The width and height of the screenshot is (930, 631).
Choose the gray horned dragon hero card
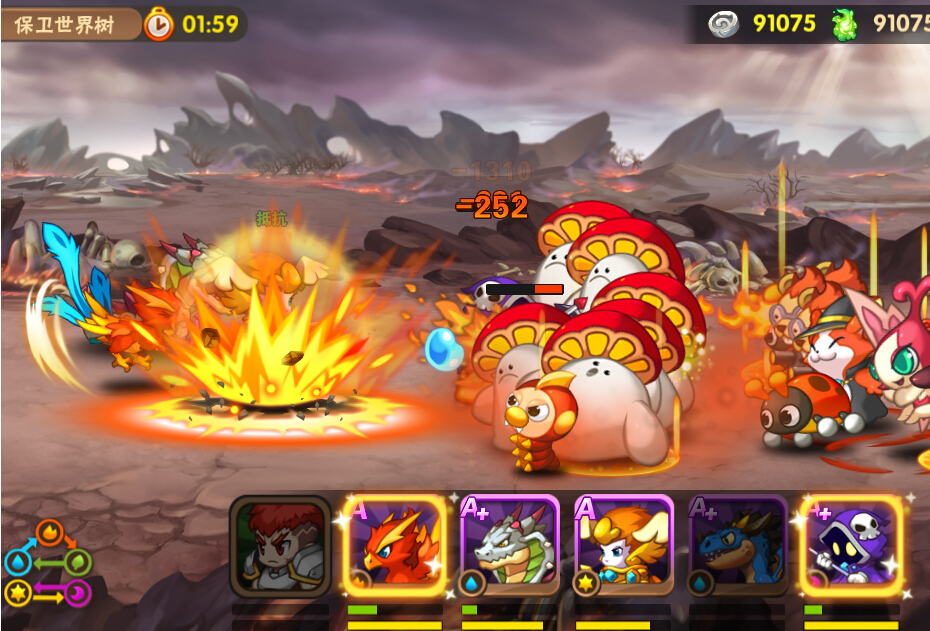509,545
